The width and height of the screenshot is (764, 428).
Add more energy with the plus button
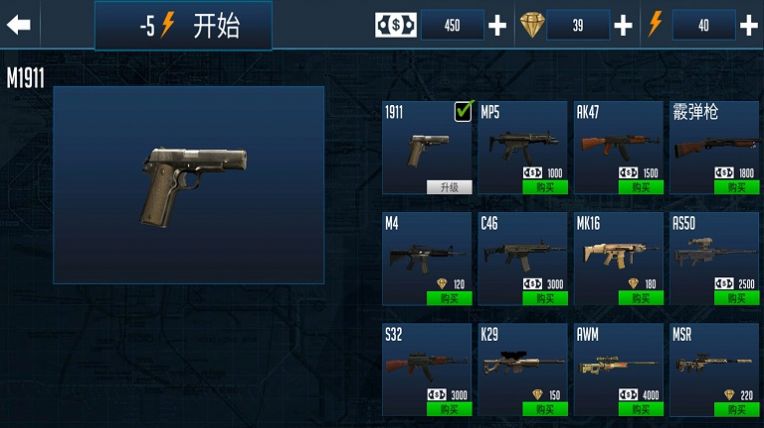tap(748, 25)
